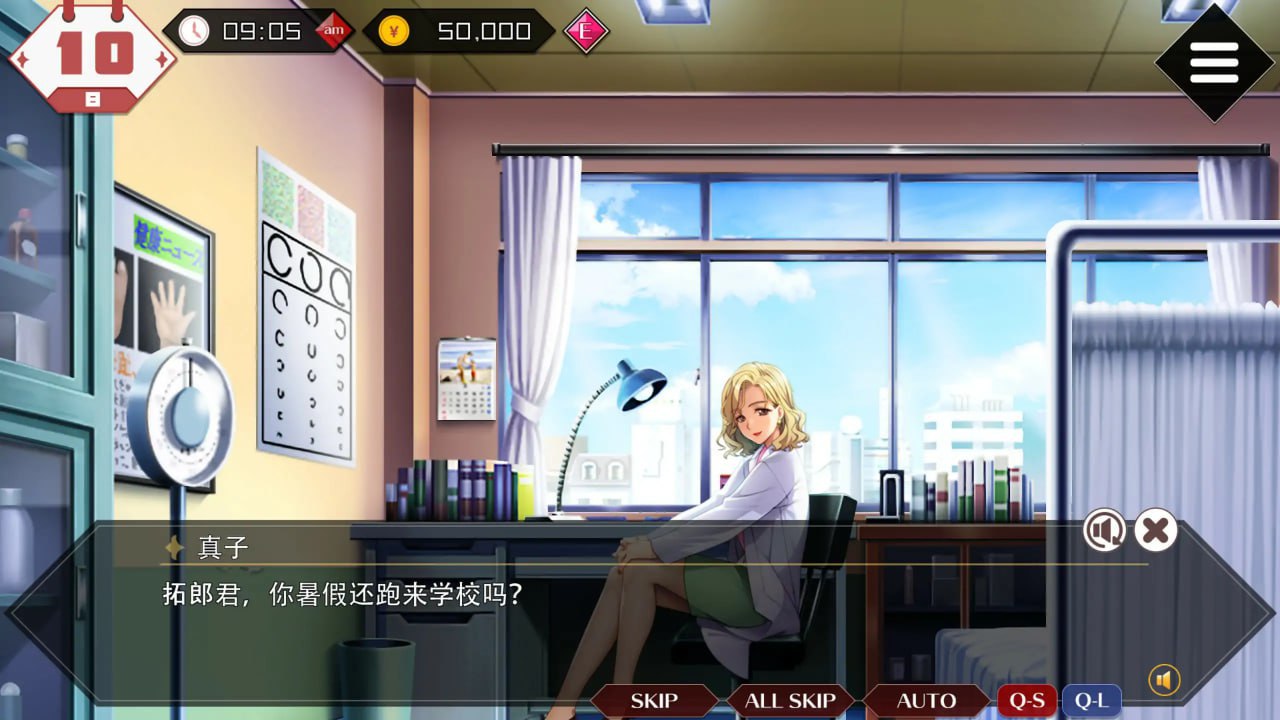Click the yen currency icon

(x=396, y=30)
